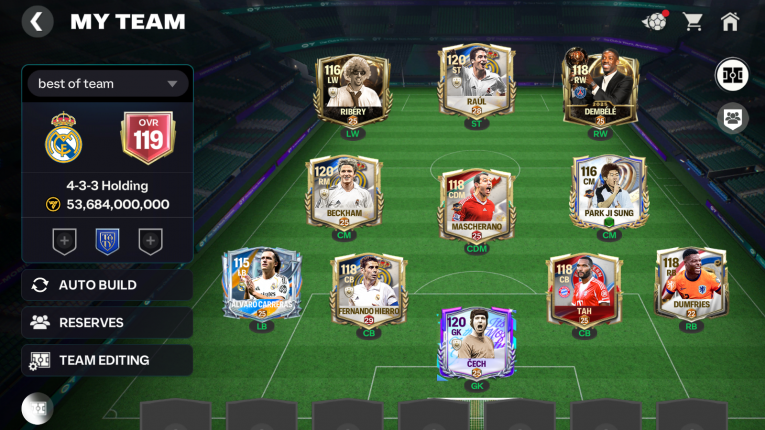Select the Čech goalkeeper card
The height and width of the screenshot is (430, 765).
tap(476, 343)
